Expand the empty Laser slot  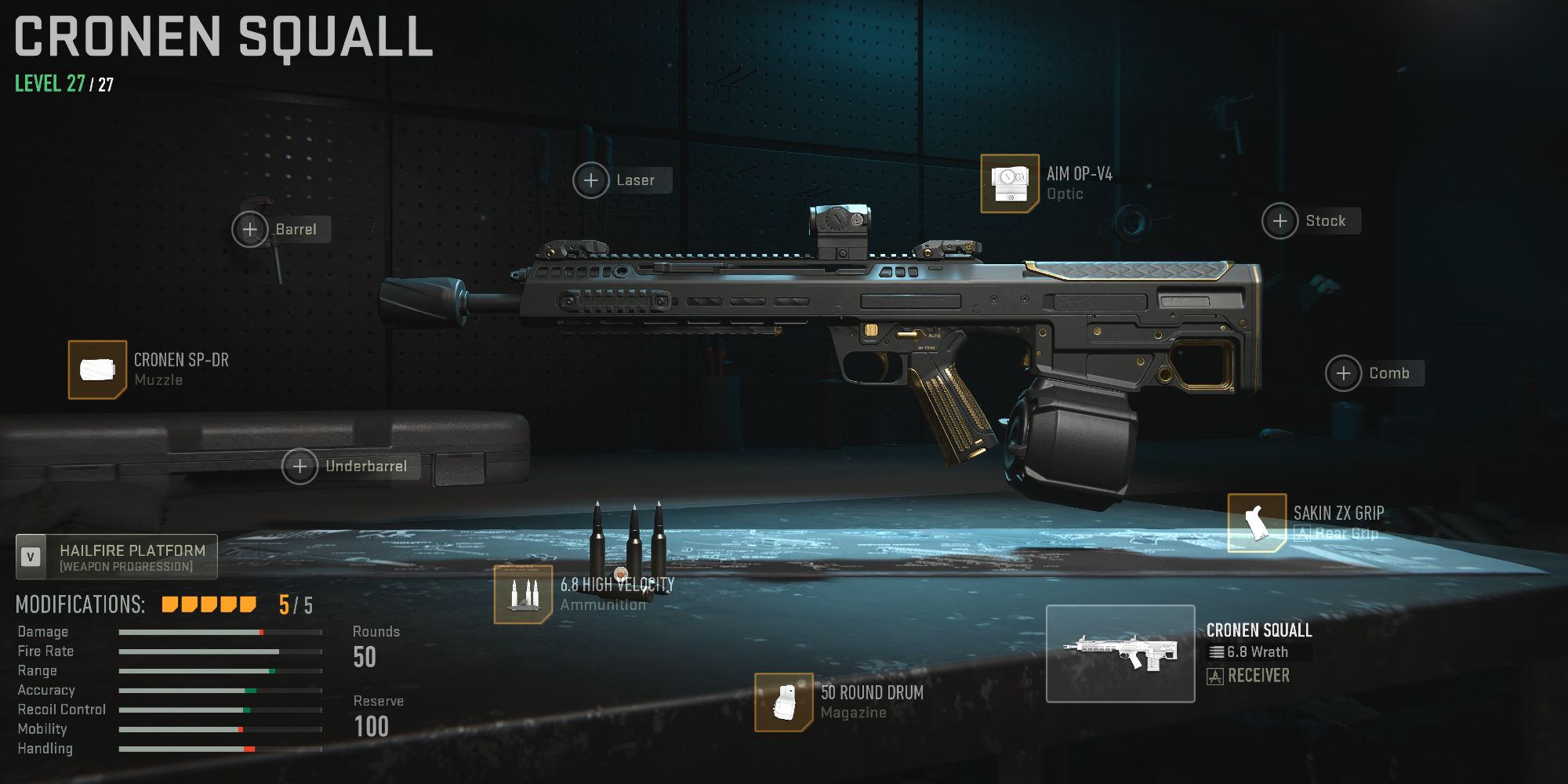coord(590,180)
